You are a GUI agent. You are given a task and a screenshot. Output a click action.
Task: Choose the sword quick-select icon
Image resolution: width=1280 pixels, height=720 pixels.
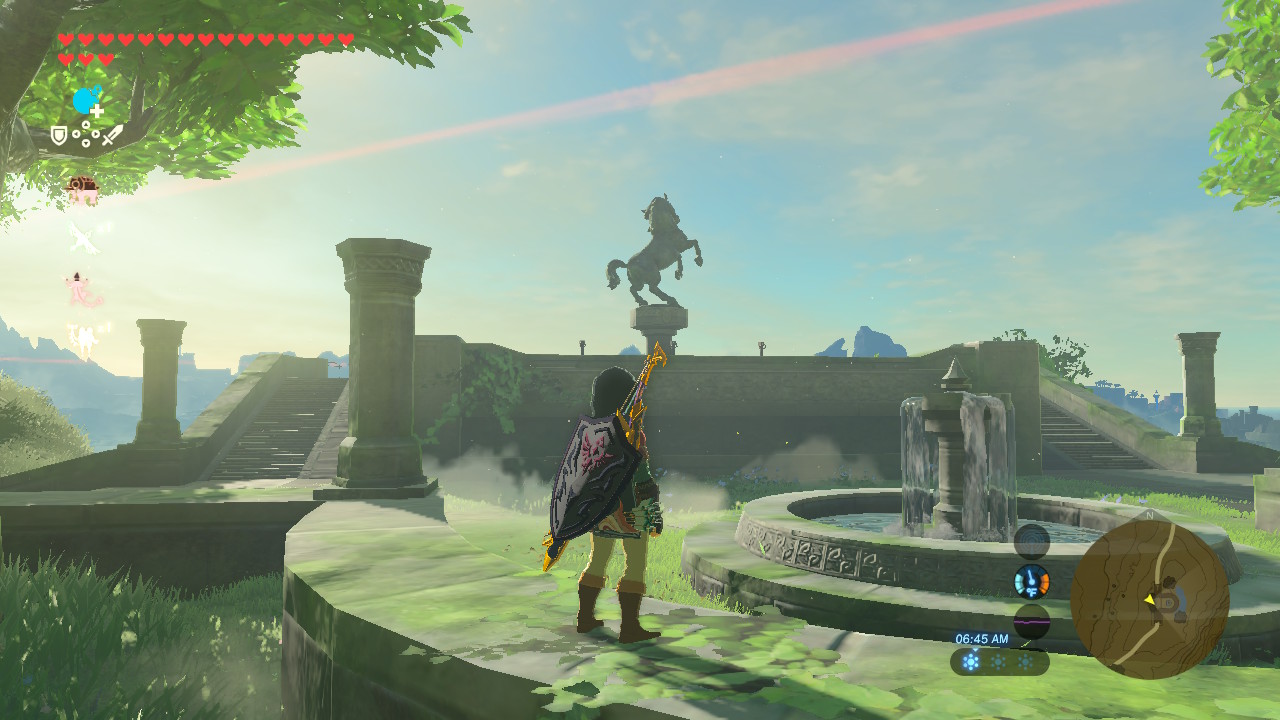112,135
